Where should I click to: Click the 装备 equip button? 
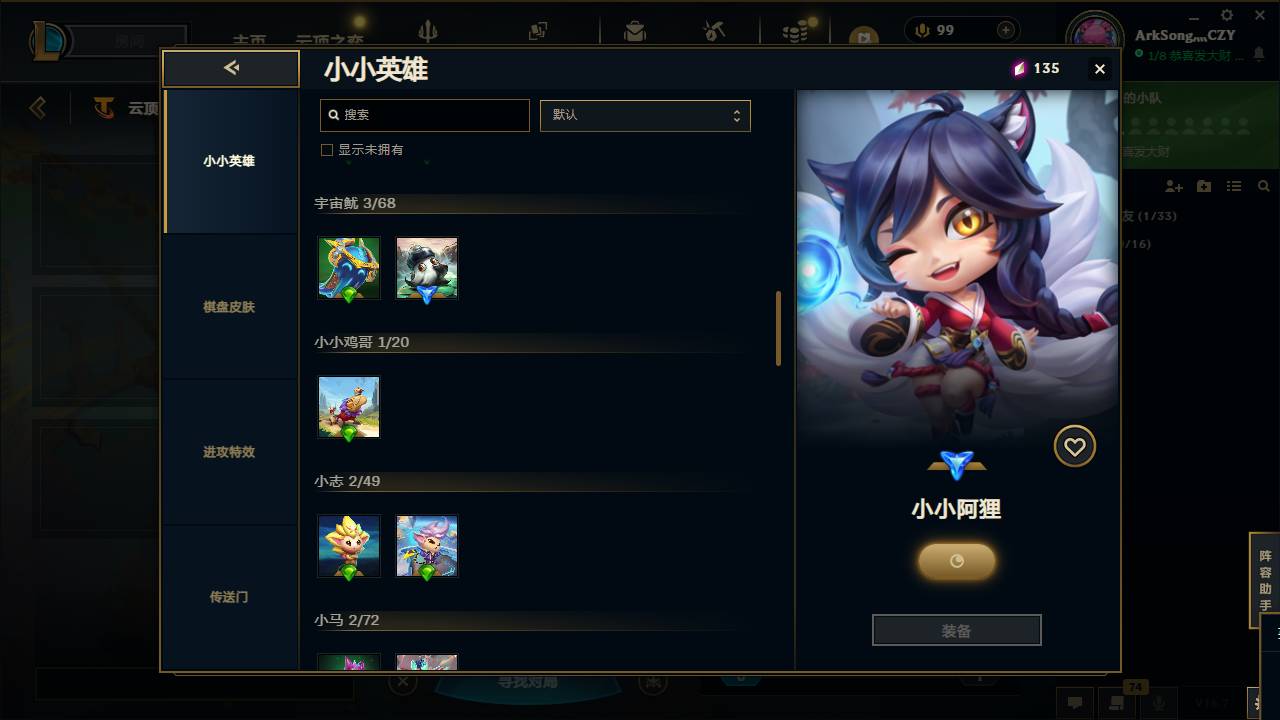(956, 629)
